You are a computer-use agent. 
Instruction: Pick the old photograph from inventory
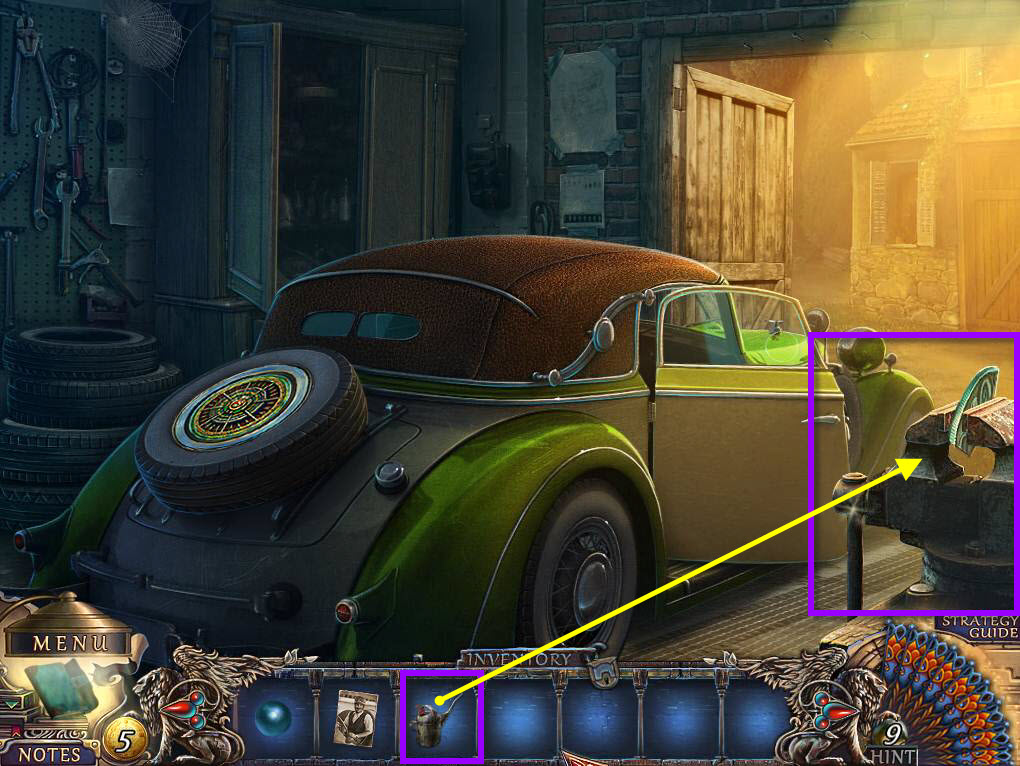pos(355,717)
